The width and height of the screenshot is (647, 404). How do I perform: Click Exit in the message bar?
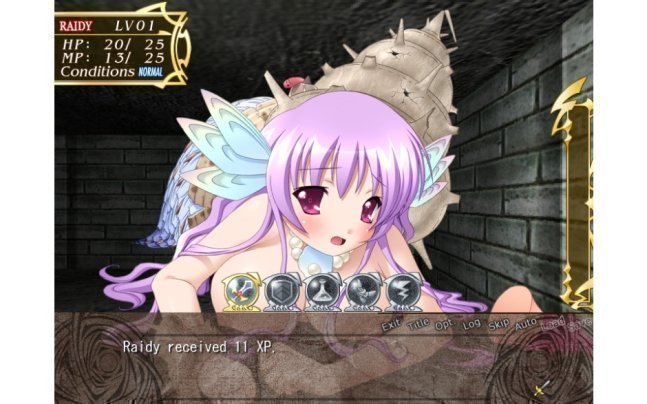[392, 325]
